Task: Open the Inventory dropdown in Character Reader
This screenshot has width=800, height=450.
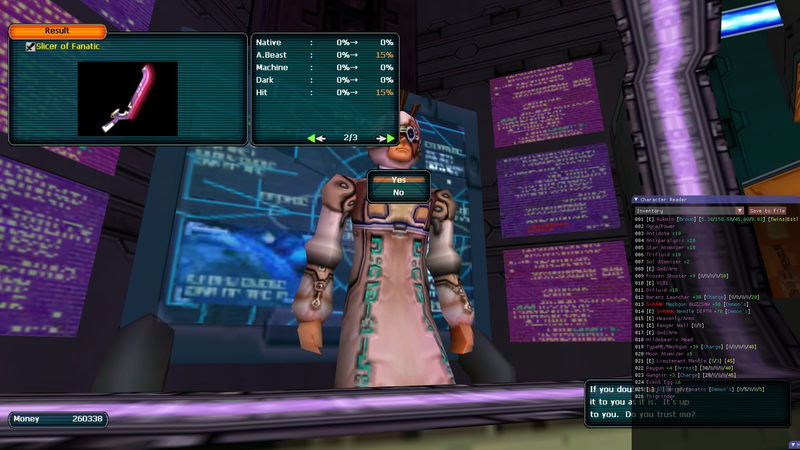Action: pyautogui.click(x=689, y=211)
